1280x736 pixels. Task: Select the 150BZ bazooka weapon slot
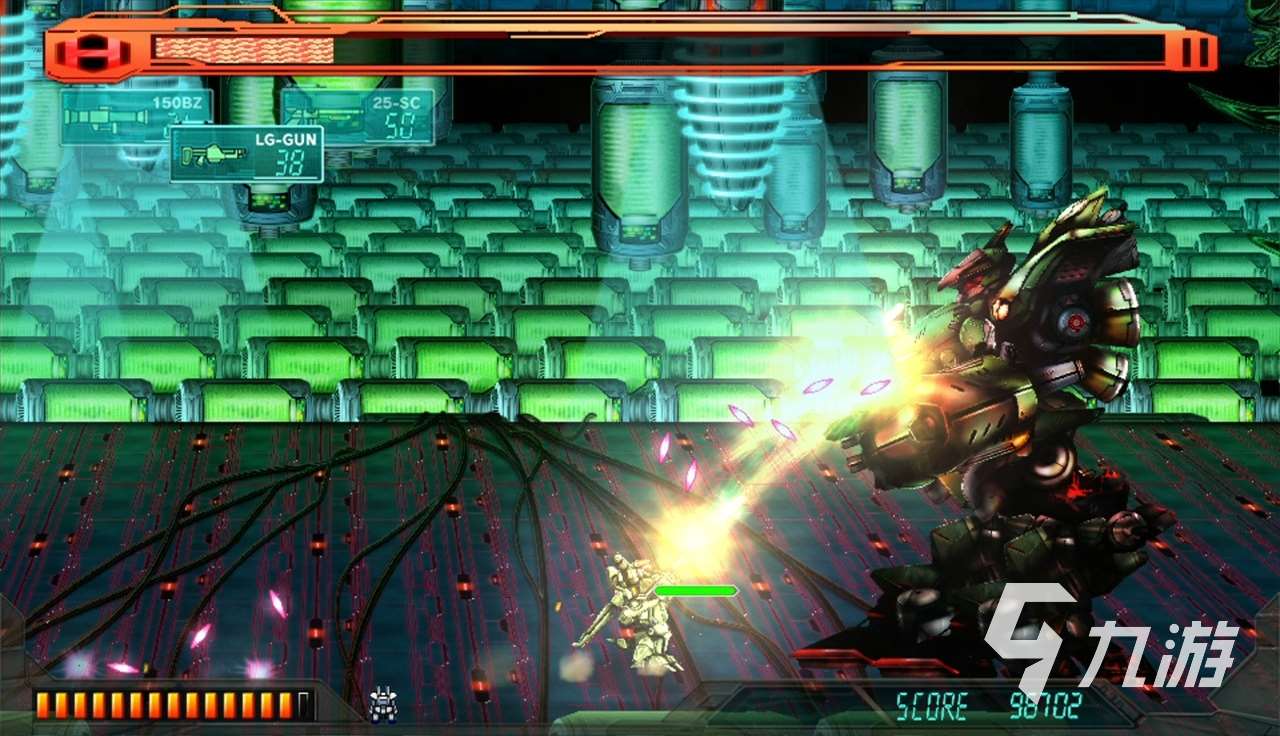(136, 117)
